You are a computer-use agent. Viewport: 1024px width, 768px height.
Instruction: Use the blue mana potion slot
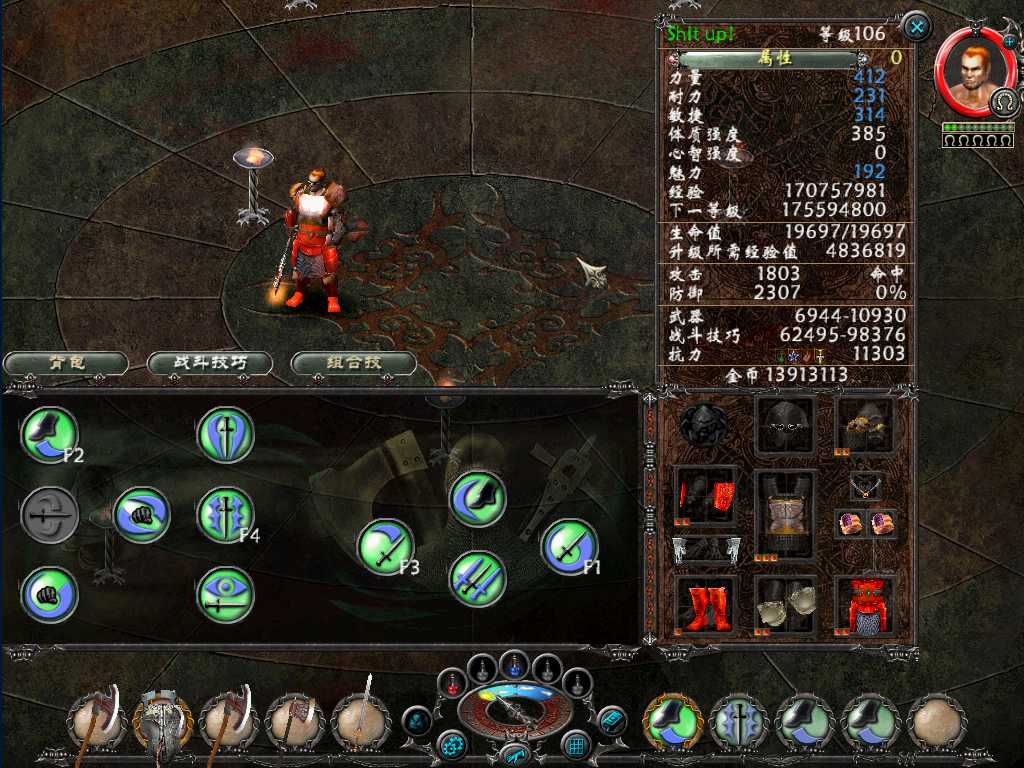pos(513,664)
